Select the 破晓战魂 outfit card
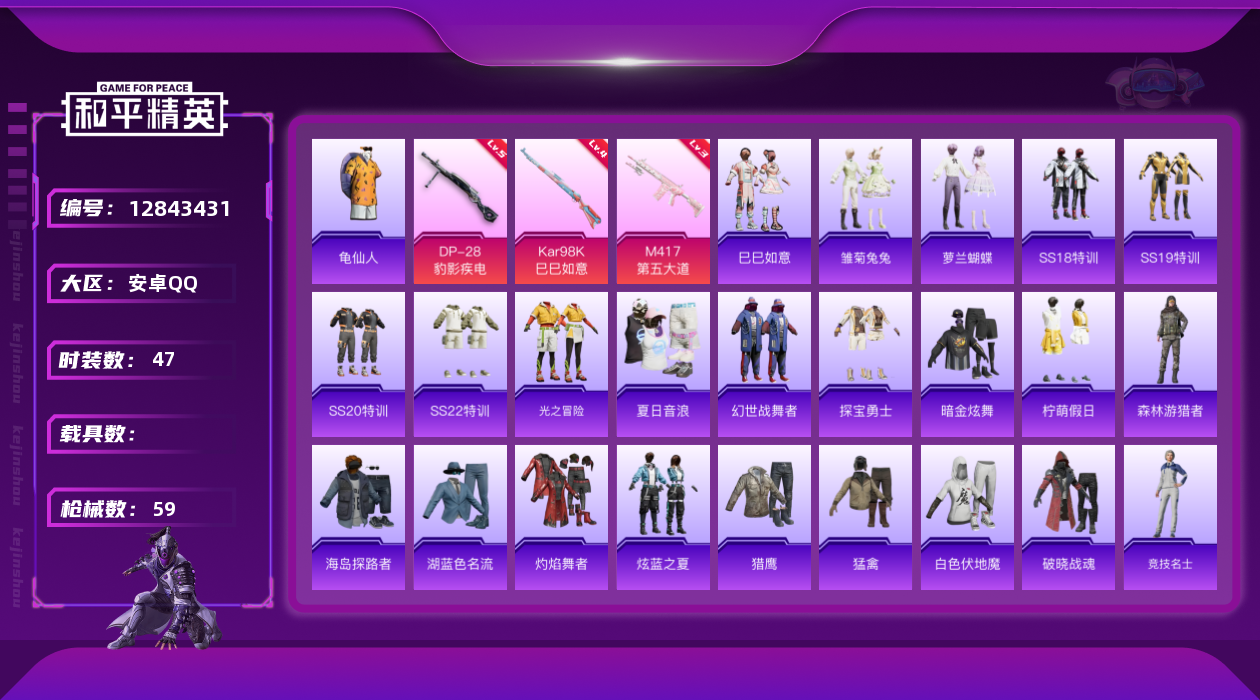This screenshot has width=1260, height=700. 1068,517
